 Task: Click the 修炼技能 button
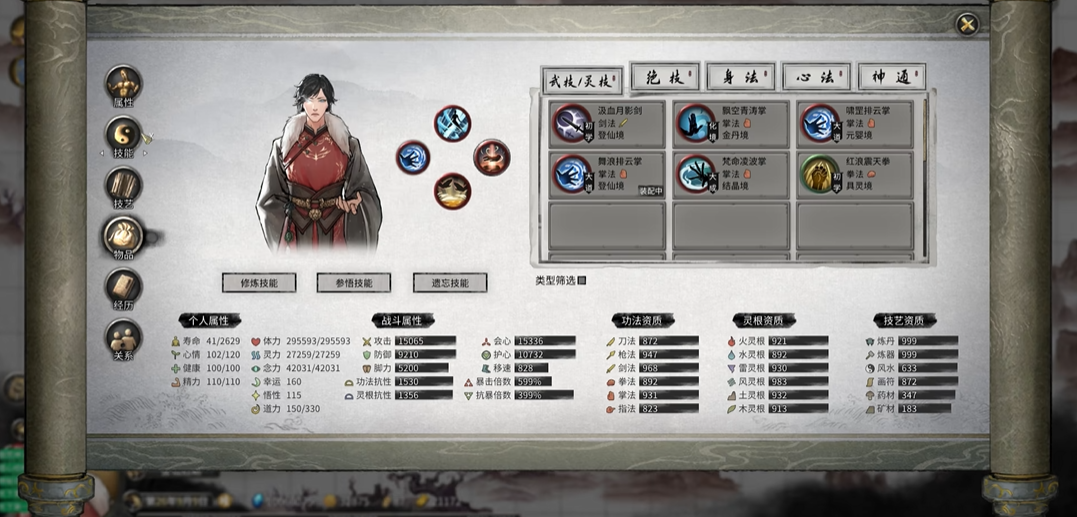click(259, 283)
